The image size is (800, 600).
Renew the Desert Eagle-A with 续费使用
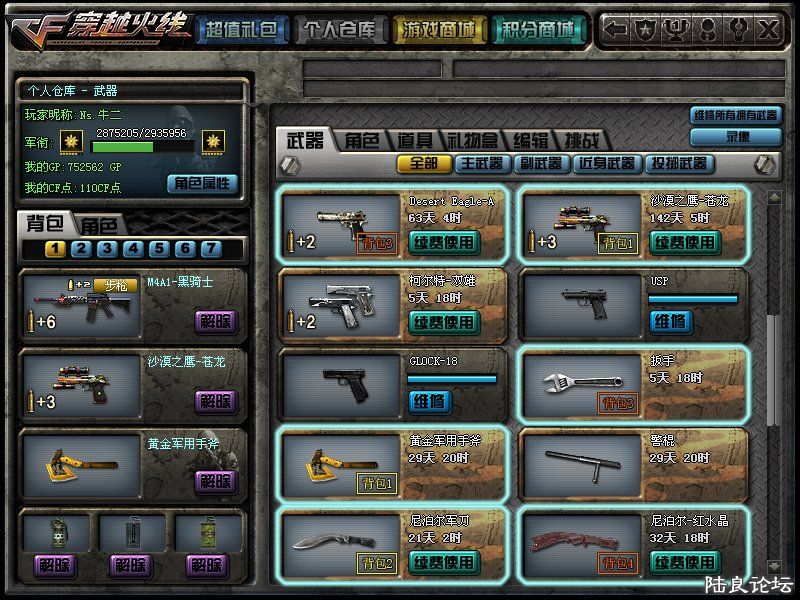tap(444, 242)
